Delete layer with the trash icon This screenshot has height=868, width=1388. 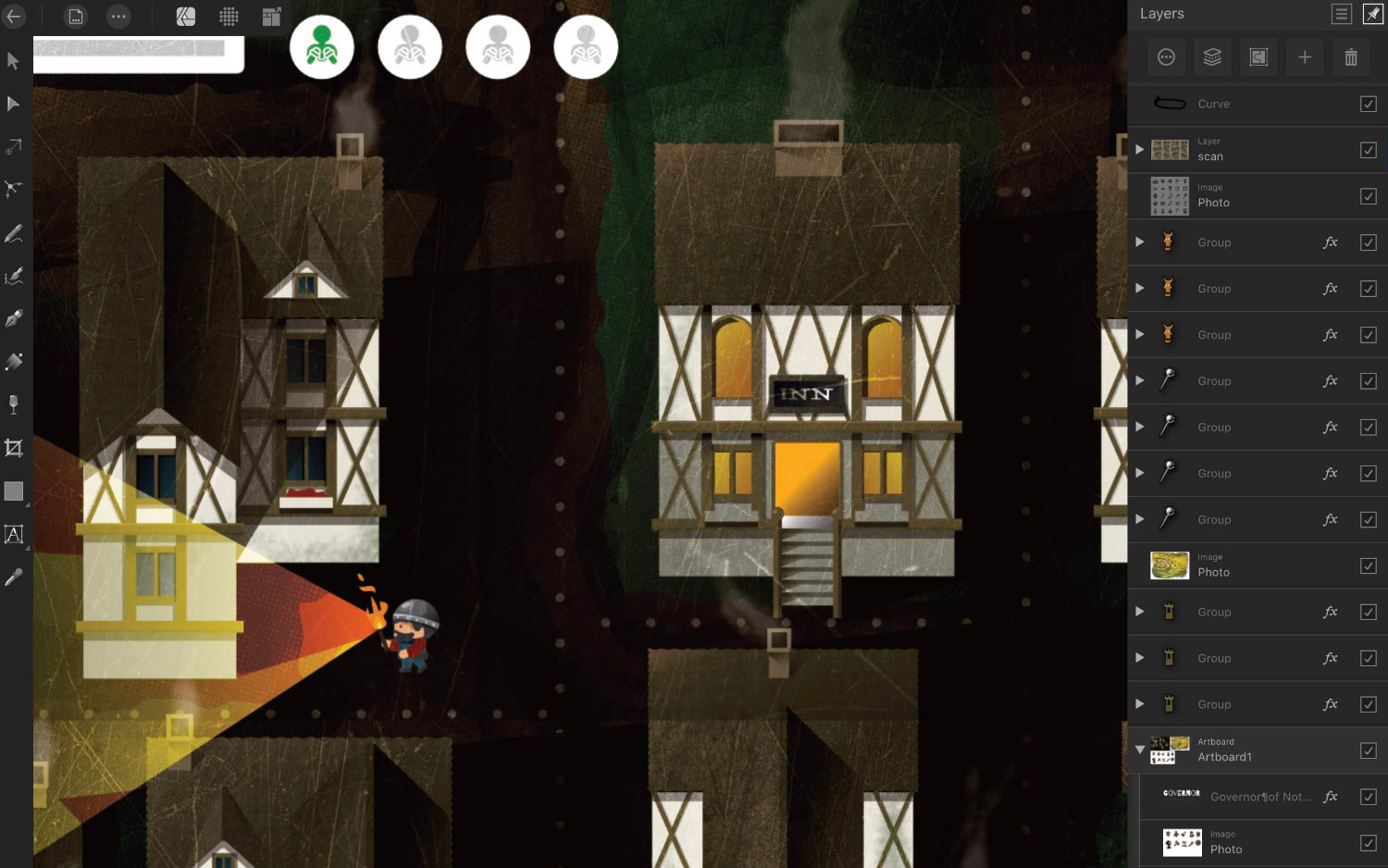(x=1351, y=57)
